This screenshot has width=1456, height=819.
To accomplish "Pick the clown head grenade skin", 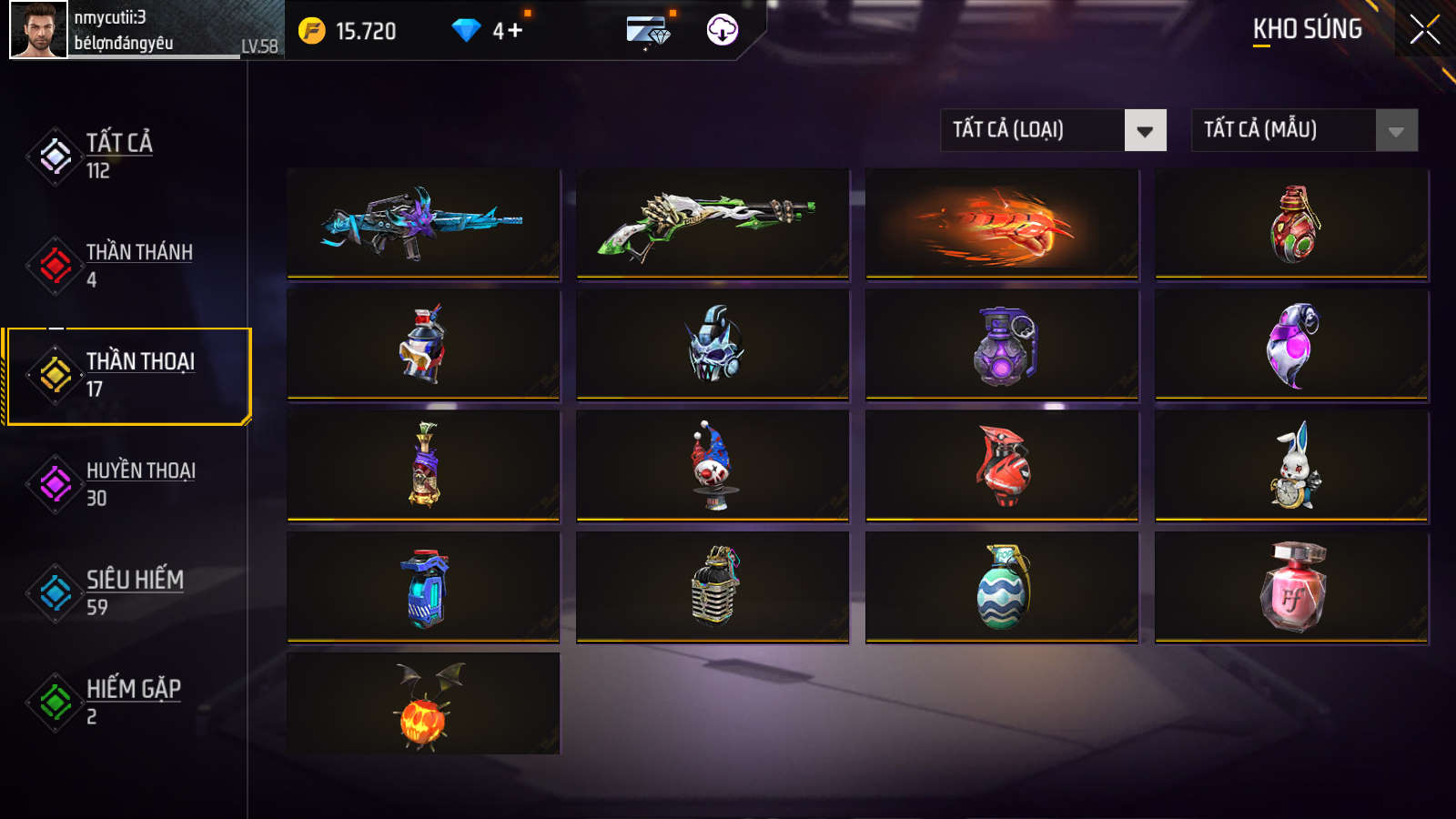I will 713,466.
